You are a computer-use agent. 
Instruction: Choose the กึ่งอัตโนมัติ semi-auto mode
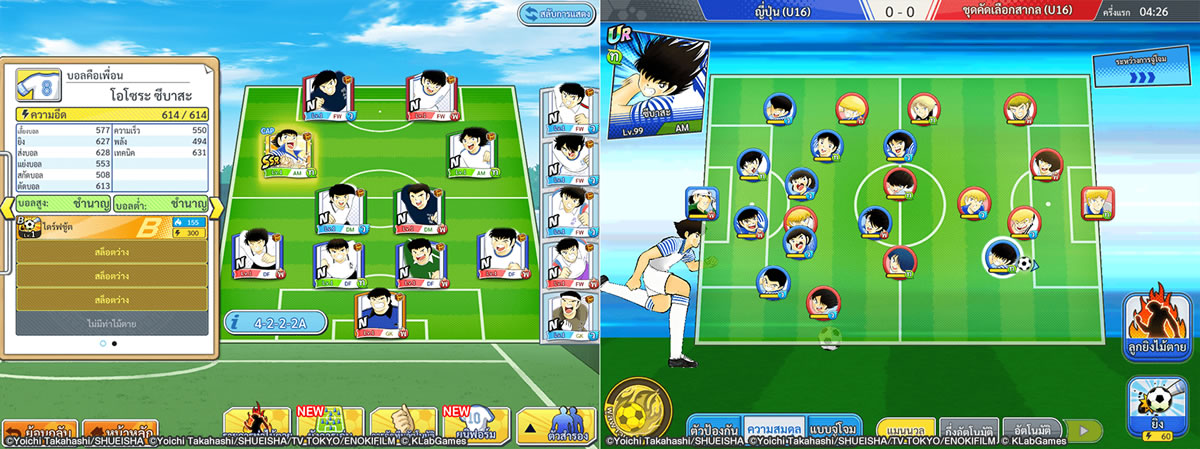click(x=968, y=429)
